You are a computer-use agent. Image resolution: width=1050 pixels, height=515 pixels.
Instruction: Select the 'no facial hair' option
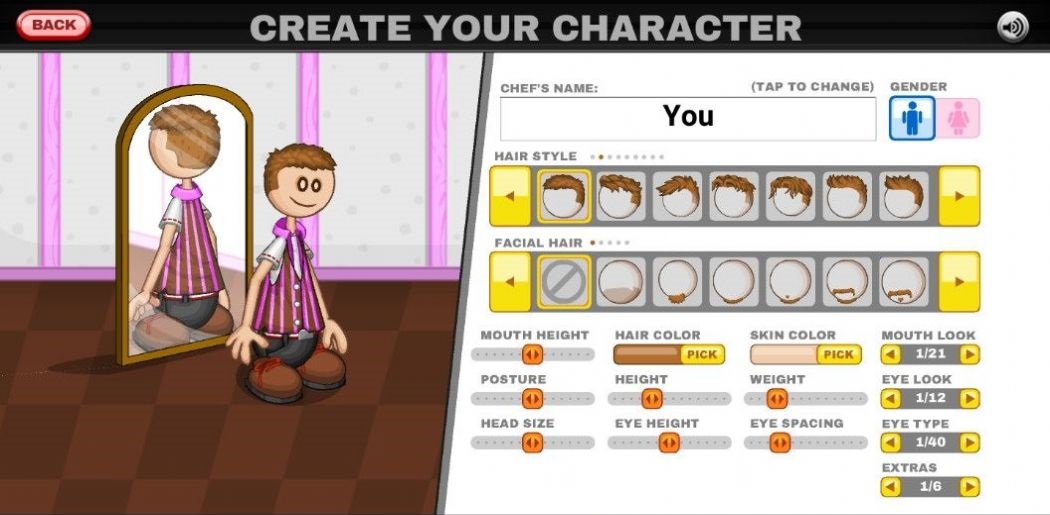pos(564,282)
